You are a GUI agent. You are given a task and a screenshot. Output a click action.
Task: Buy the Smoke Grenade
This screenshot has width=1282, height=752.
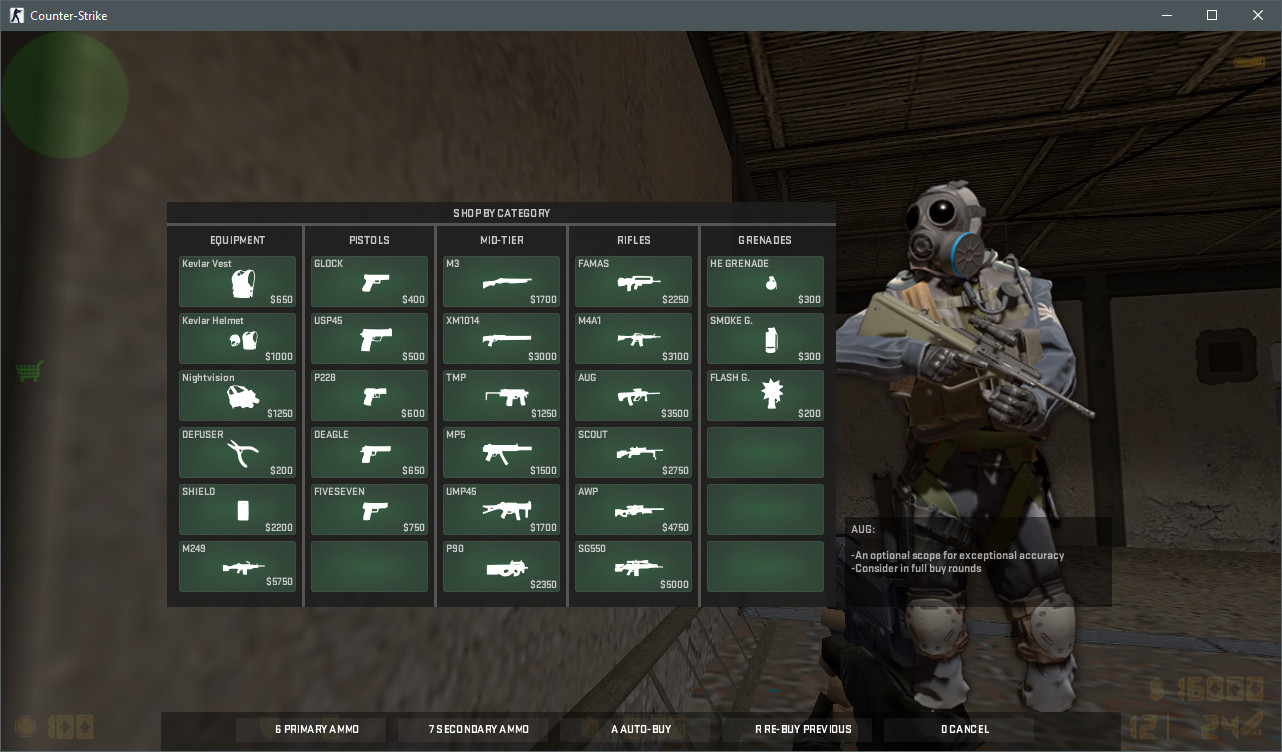pos(764,338)
